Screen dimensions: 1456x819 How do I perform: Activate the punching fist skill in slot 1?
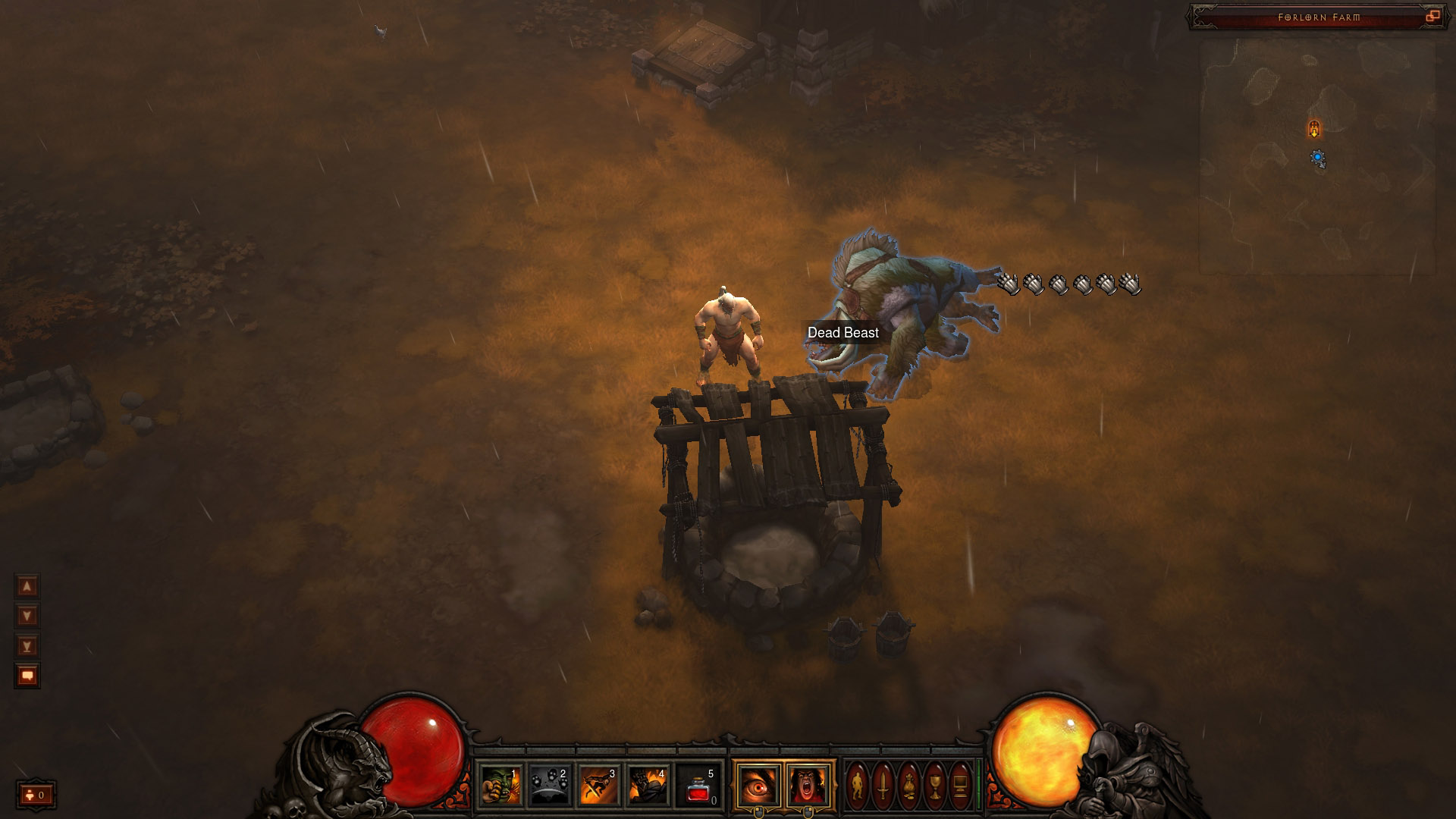click(500, 785)
